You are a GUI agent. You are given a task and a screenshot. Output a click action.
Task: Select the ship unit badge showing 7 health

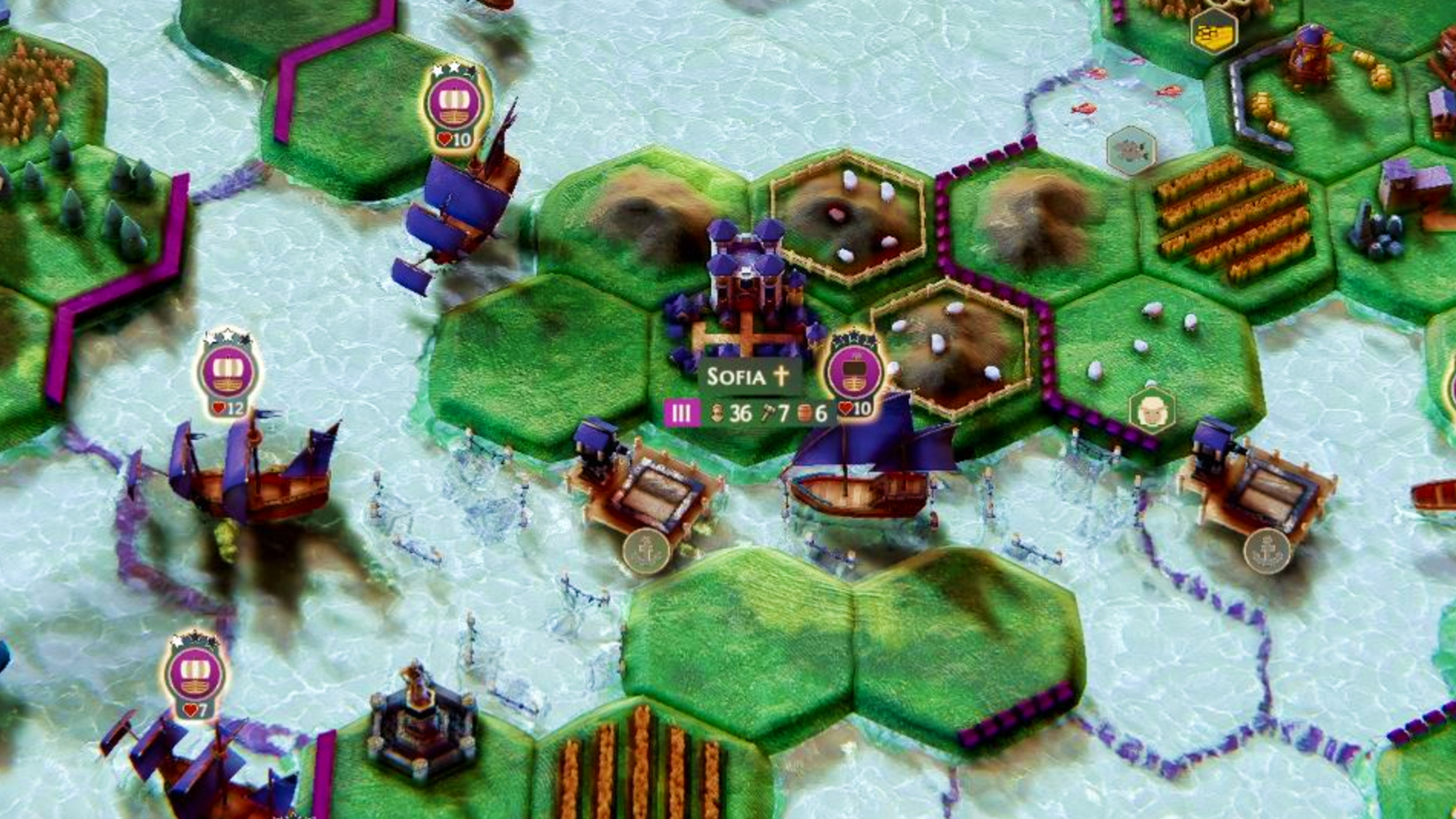click(x=195, y=676)
